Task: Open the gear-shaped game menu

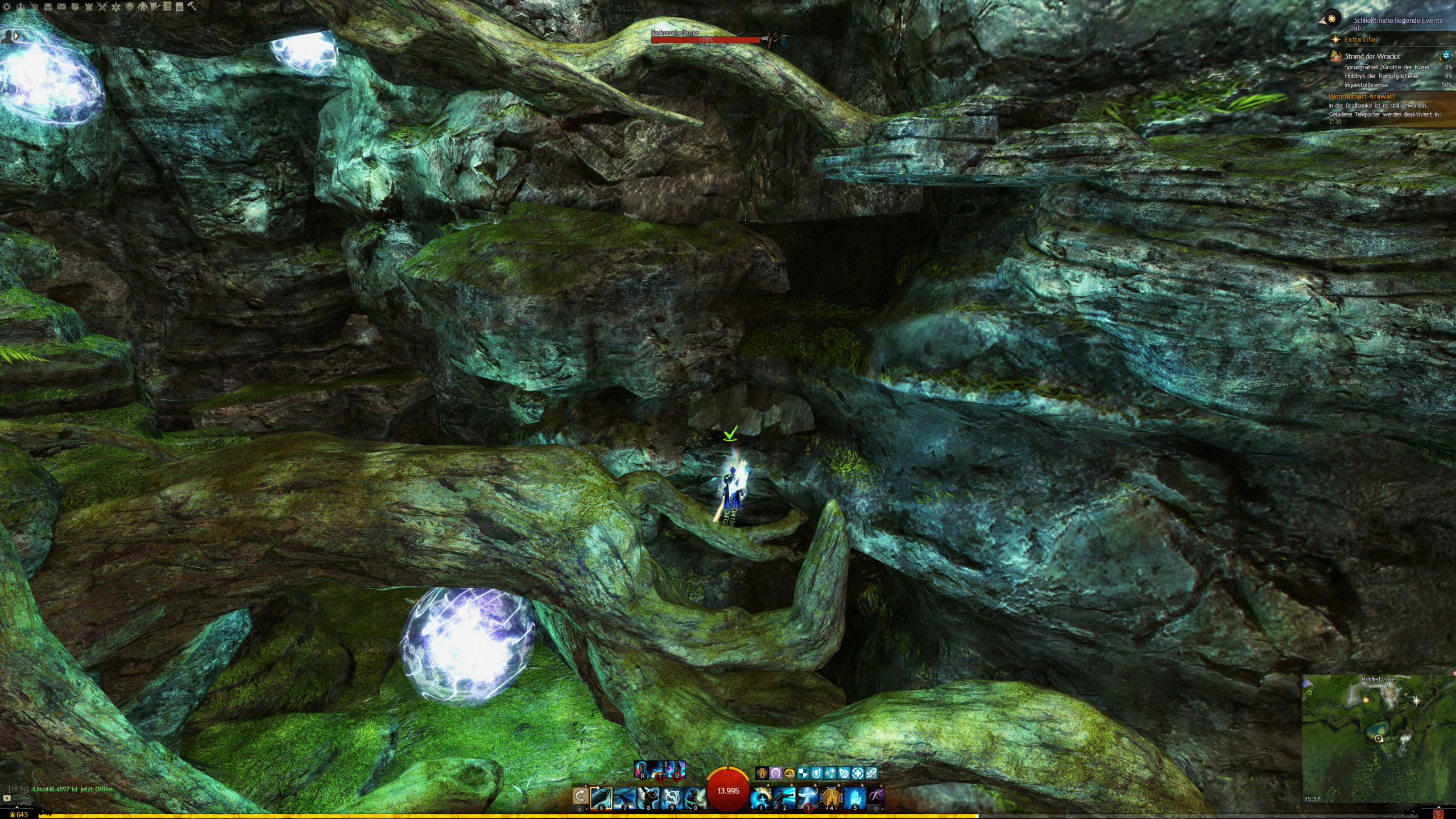Action: (x=7, y=7)
